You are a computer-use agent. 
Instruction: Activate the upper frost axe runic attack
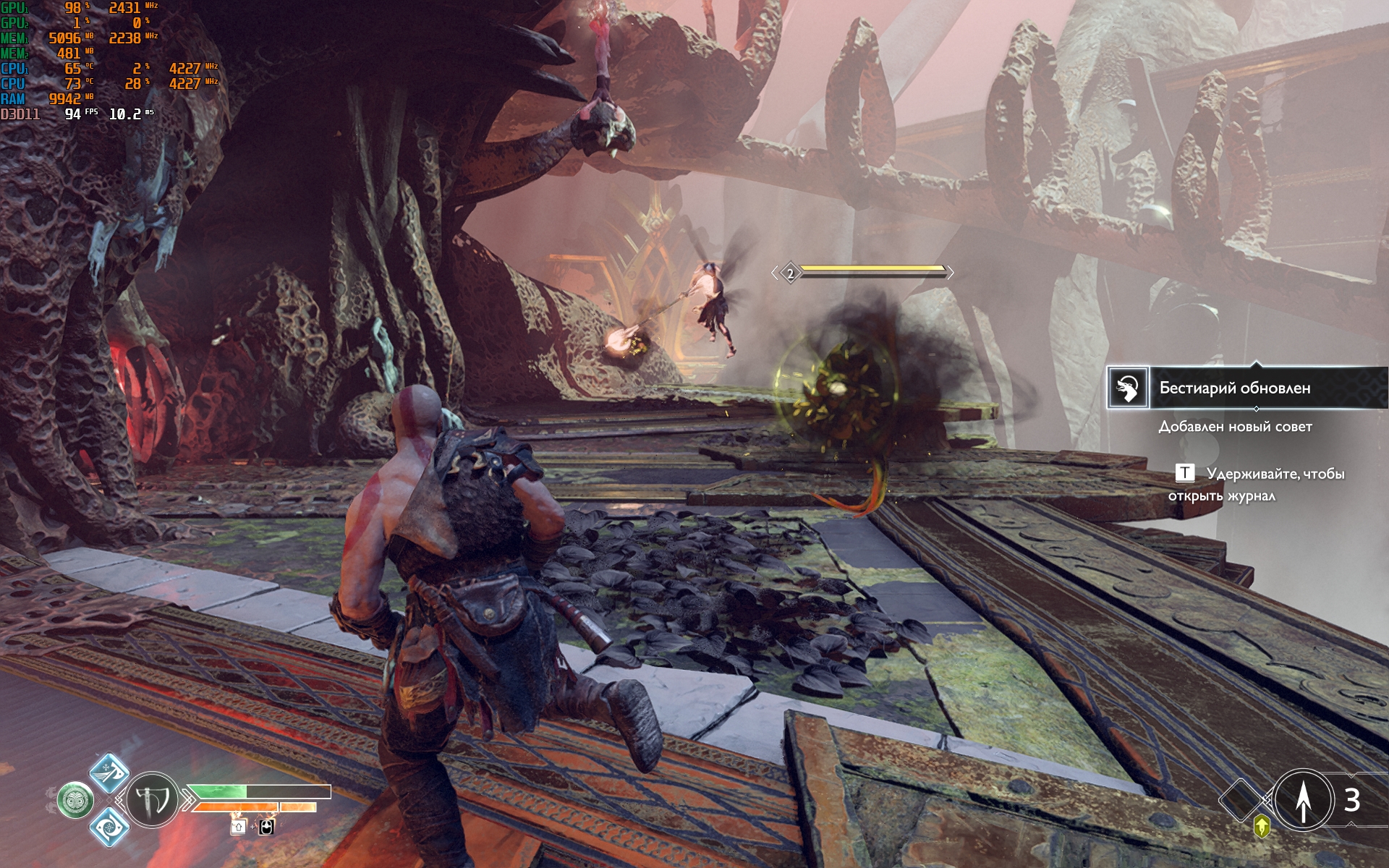pyautogui.click(x=109, y=771)
